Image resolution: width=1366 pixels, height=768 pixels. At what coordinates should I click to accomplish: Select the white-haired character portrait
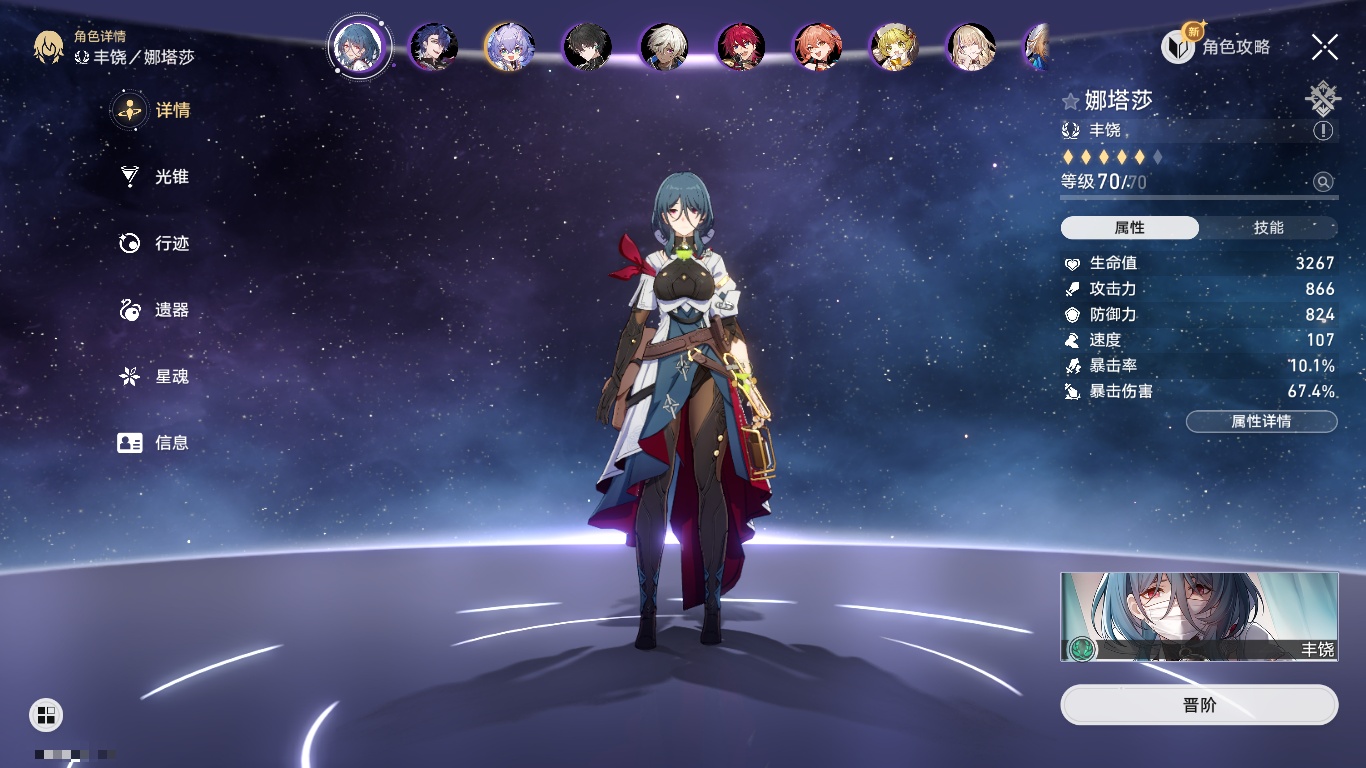664,46
